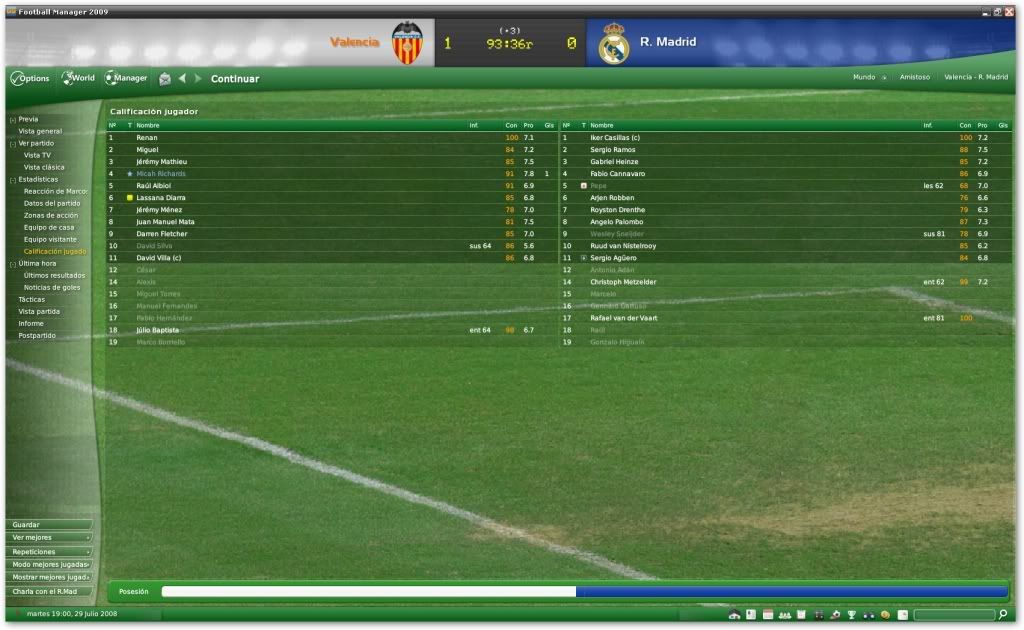Open Noticias de goles
The height and width of the screenshot is (630, 1024).
pyautogui.click(x=52, y=287)
